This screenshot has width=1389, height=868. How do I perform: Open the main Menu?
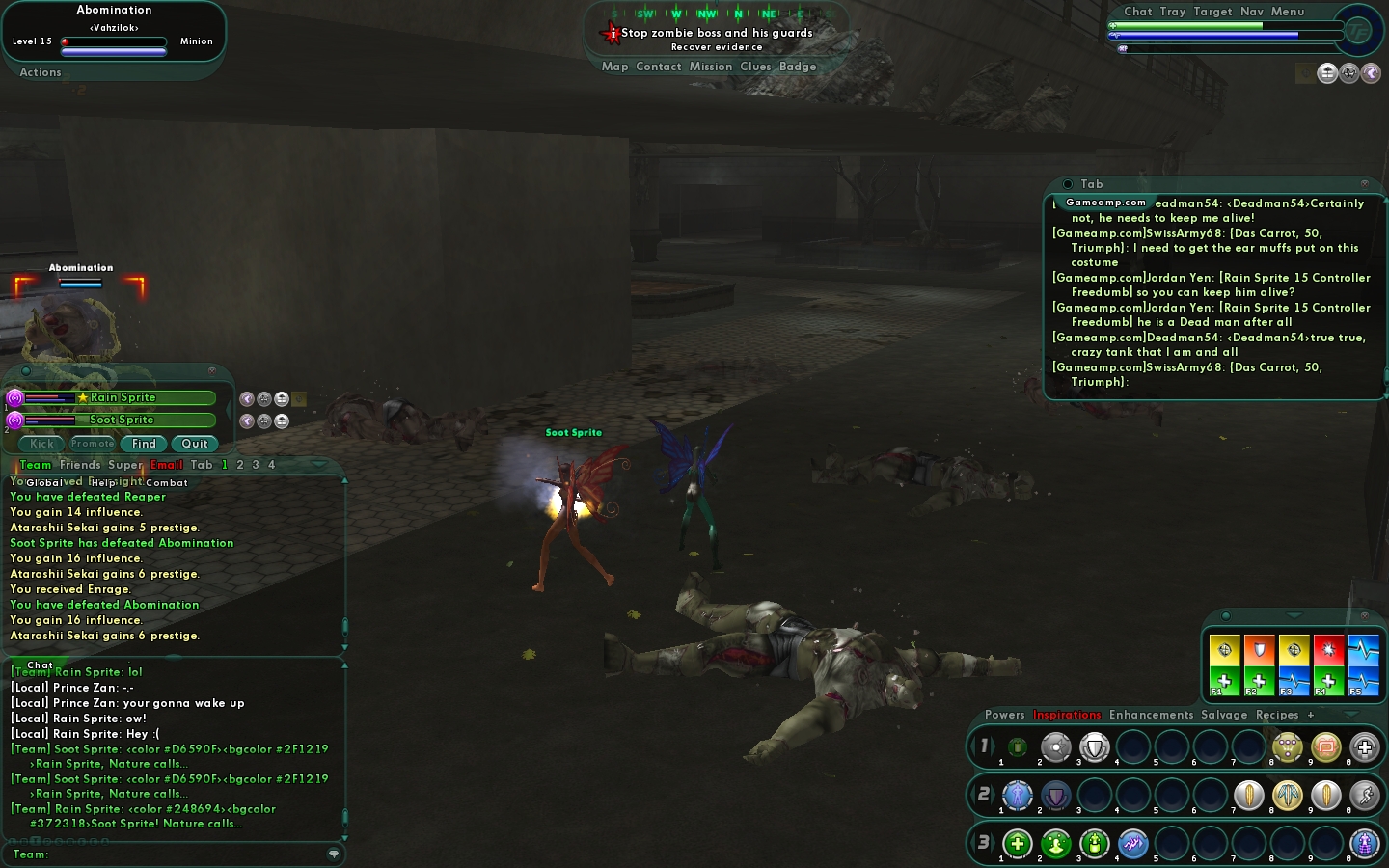pyautogui.click(x=1288, y=12)
